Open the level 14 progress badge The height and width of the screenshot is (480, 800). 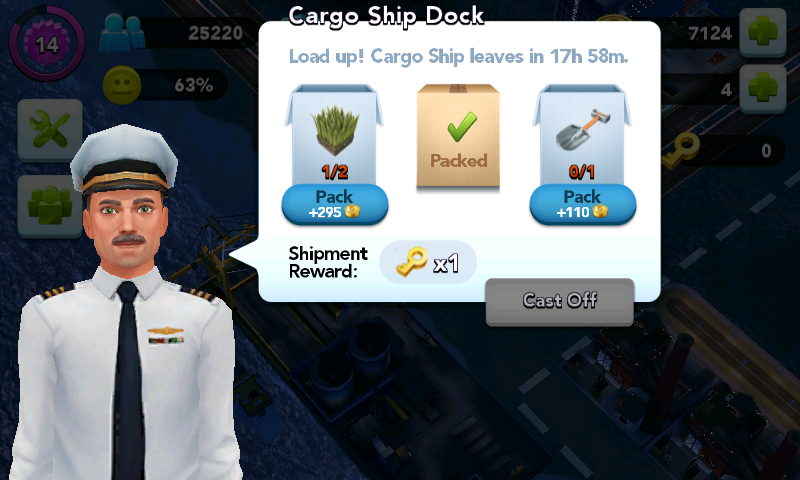[x=46, y=44]
